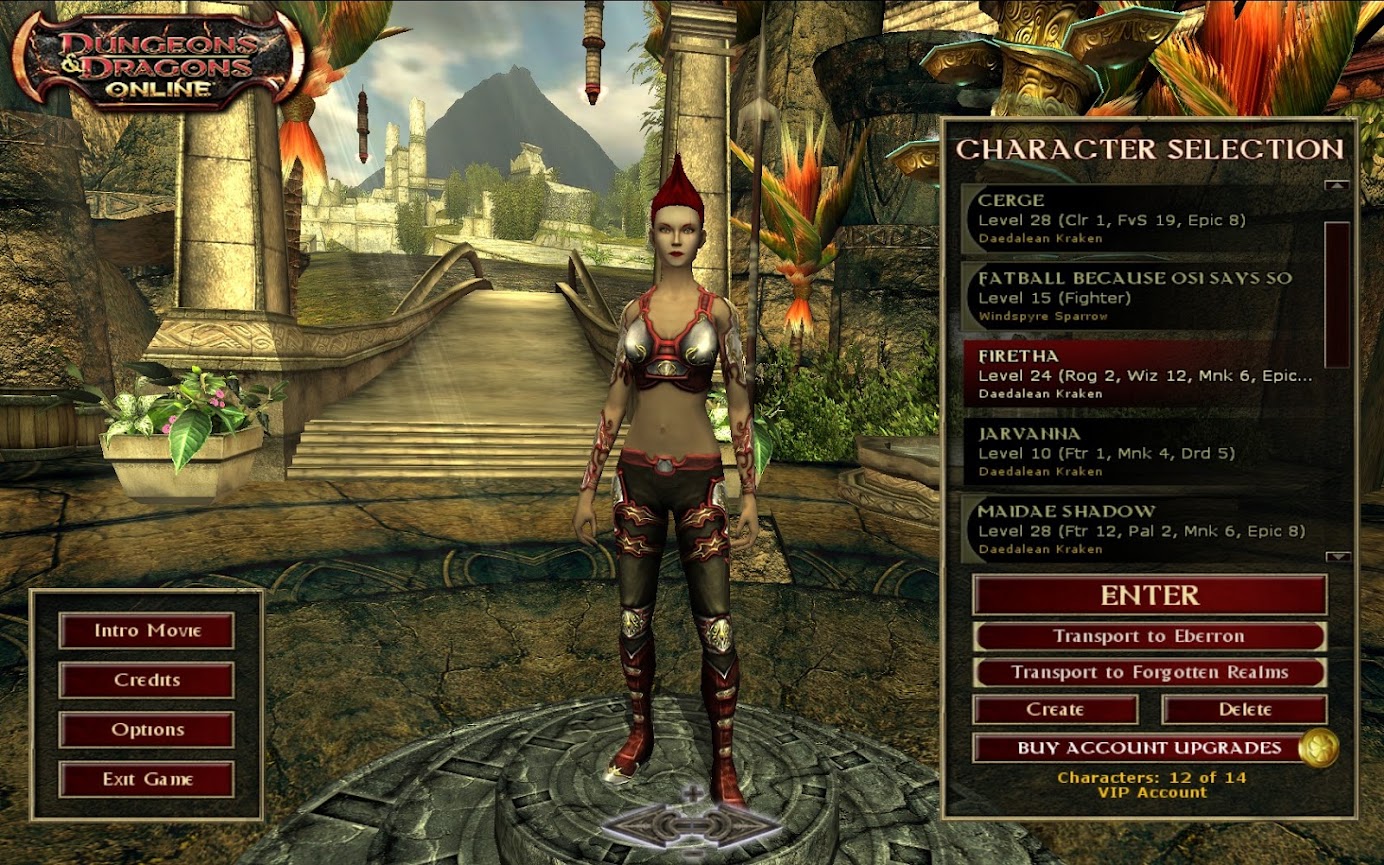
Task: Play the Intro Movie
Action: 147,631
